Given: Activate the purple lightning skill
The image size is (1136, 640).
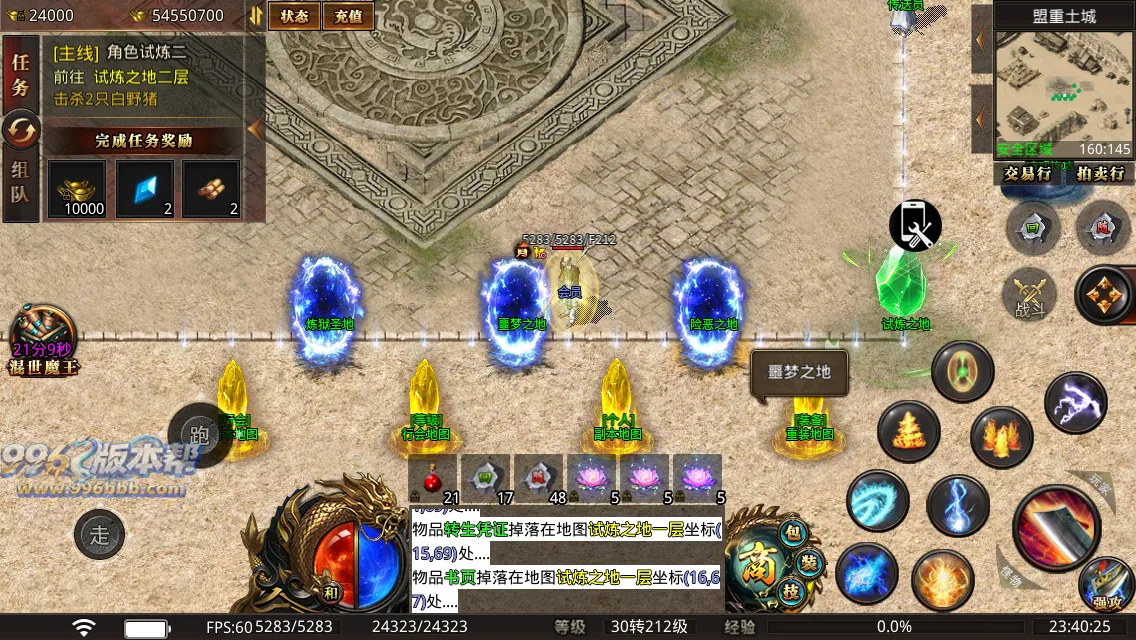Looking at the screenshot, I should click(x=1075, y=402).
